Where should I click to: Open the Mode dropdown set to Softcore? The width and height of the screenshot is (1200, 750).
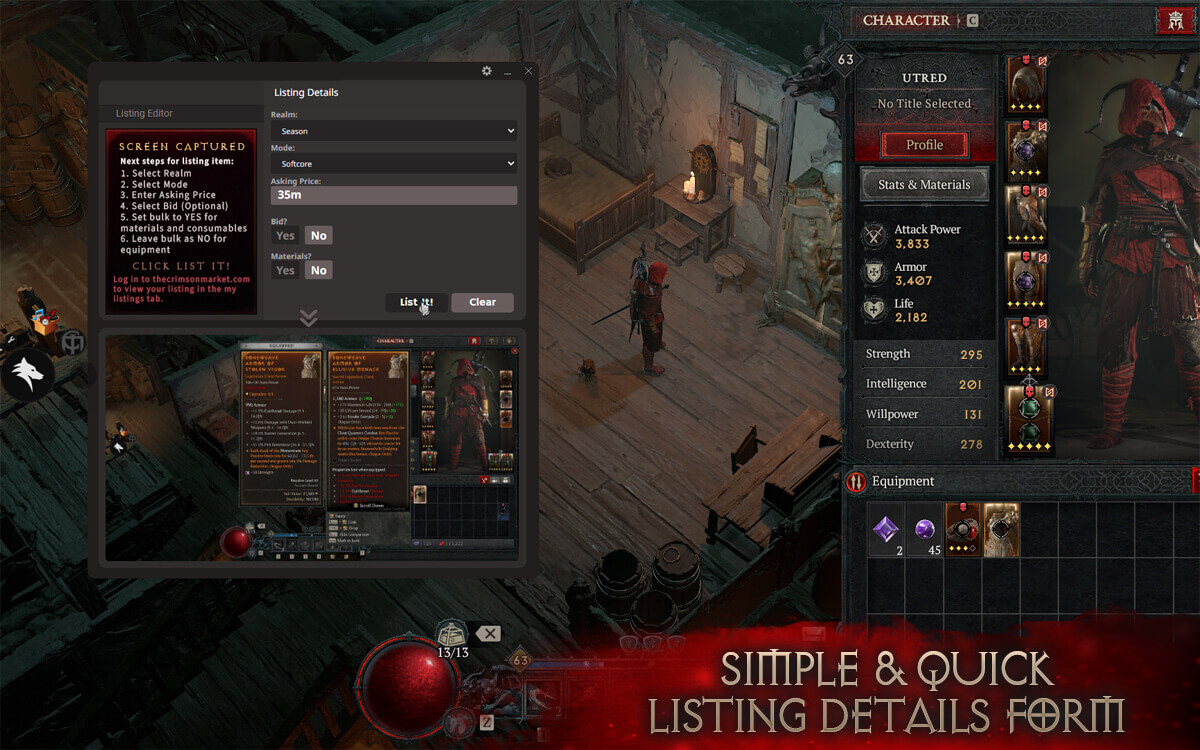tap(393, 163)
